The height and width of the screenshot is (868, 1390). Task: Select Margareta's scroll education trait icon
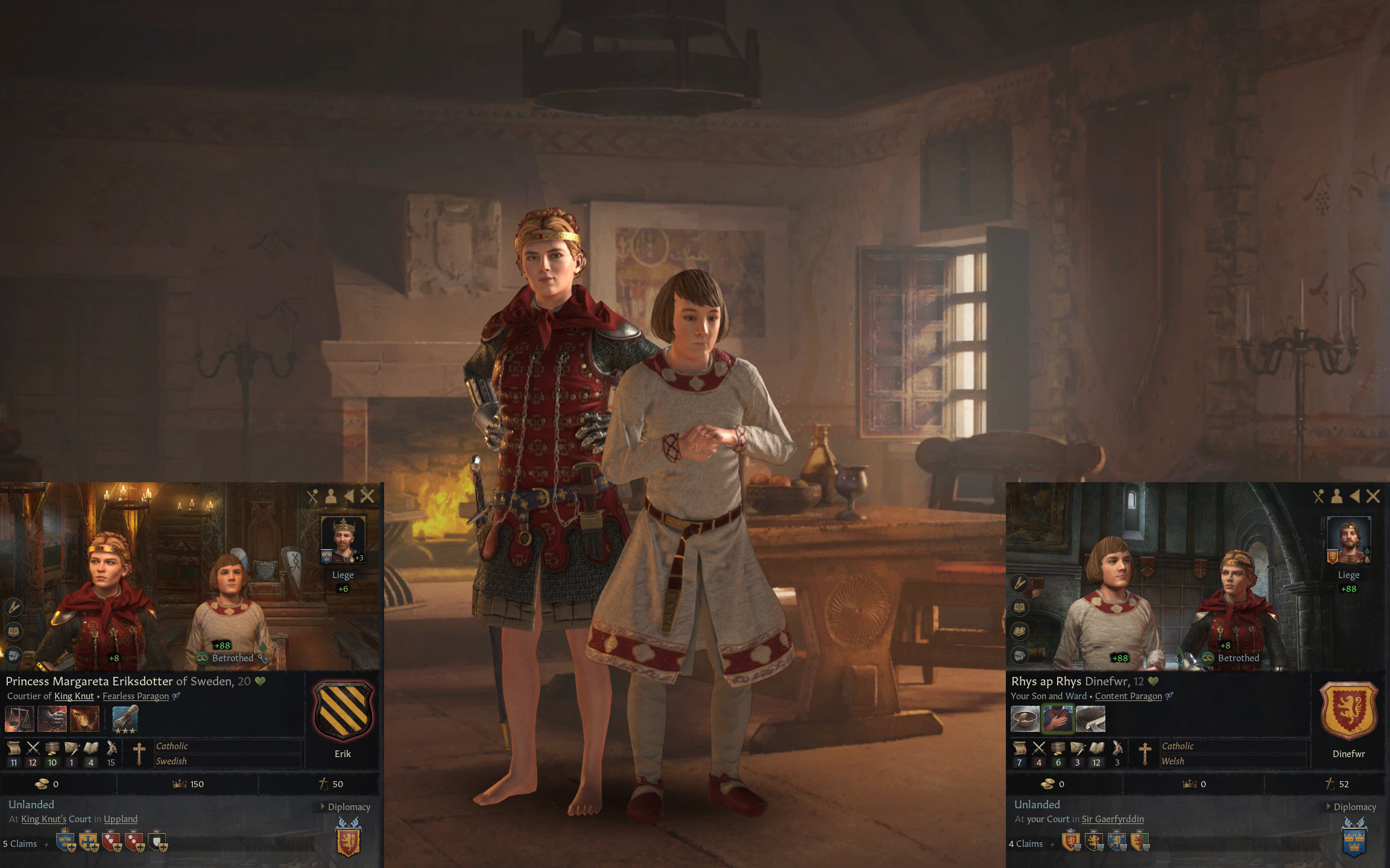pyautogui.click(x=125, y=719)
